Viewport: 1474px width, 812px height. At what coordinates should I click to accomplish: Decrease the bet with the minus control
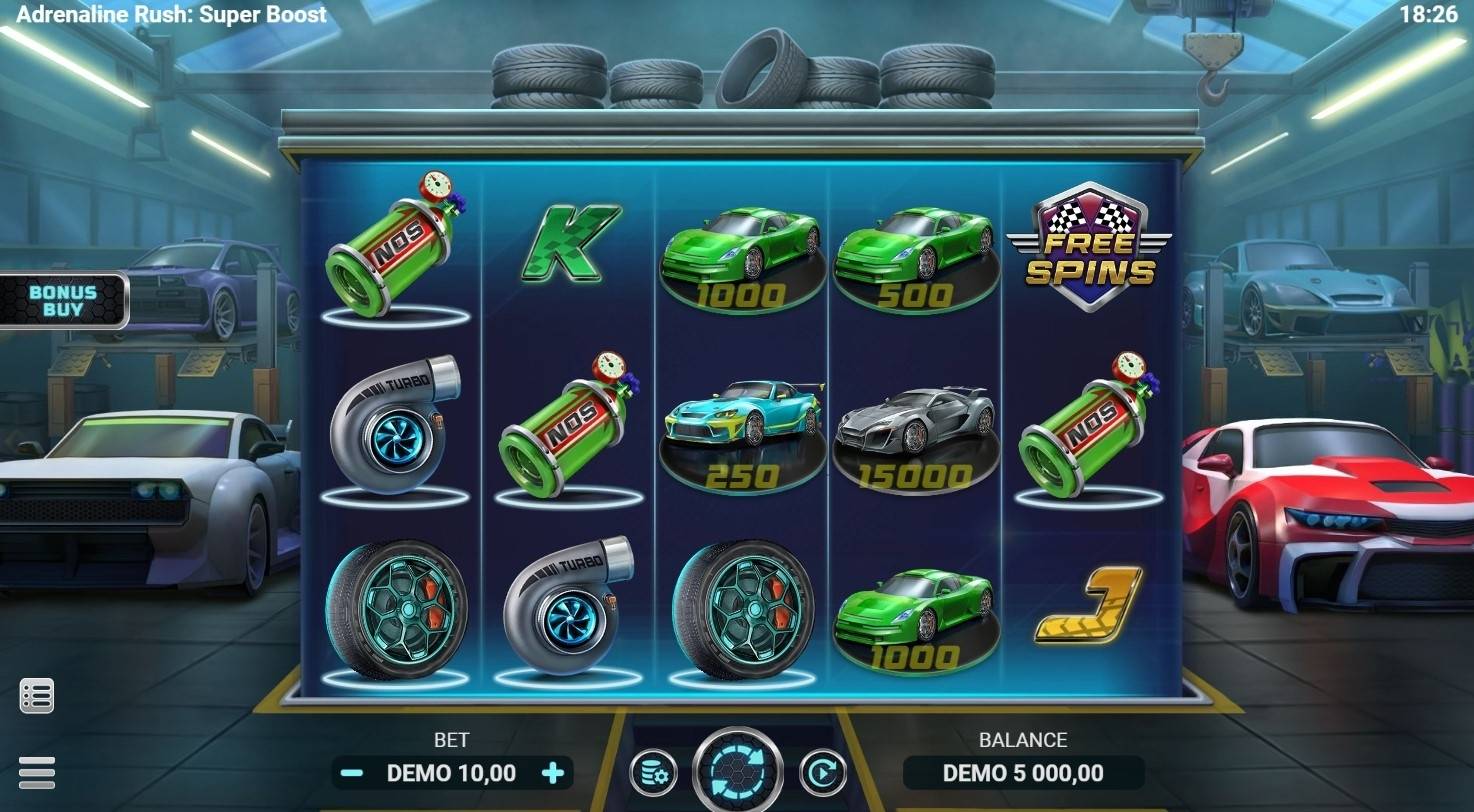(349, 773)
